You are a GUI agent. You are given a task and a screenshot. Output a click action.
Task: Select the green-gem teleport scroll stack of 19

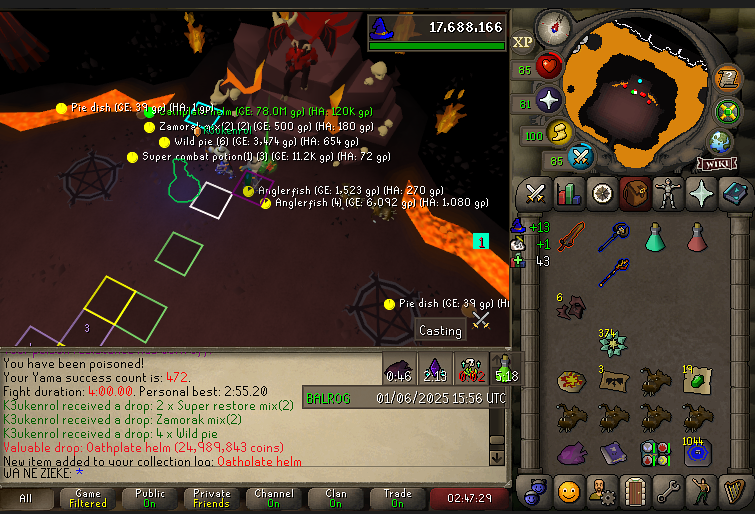696,380
